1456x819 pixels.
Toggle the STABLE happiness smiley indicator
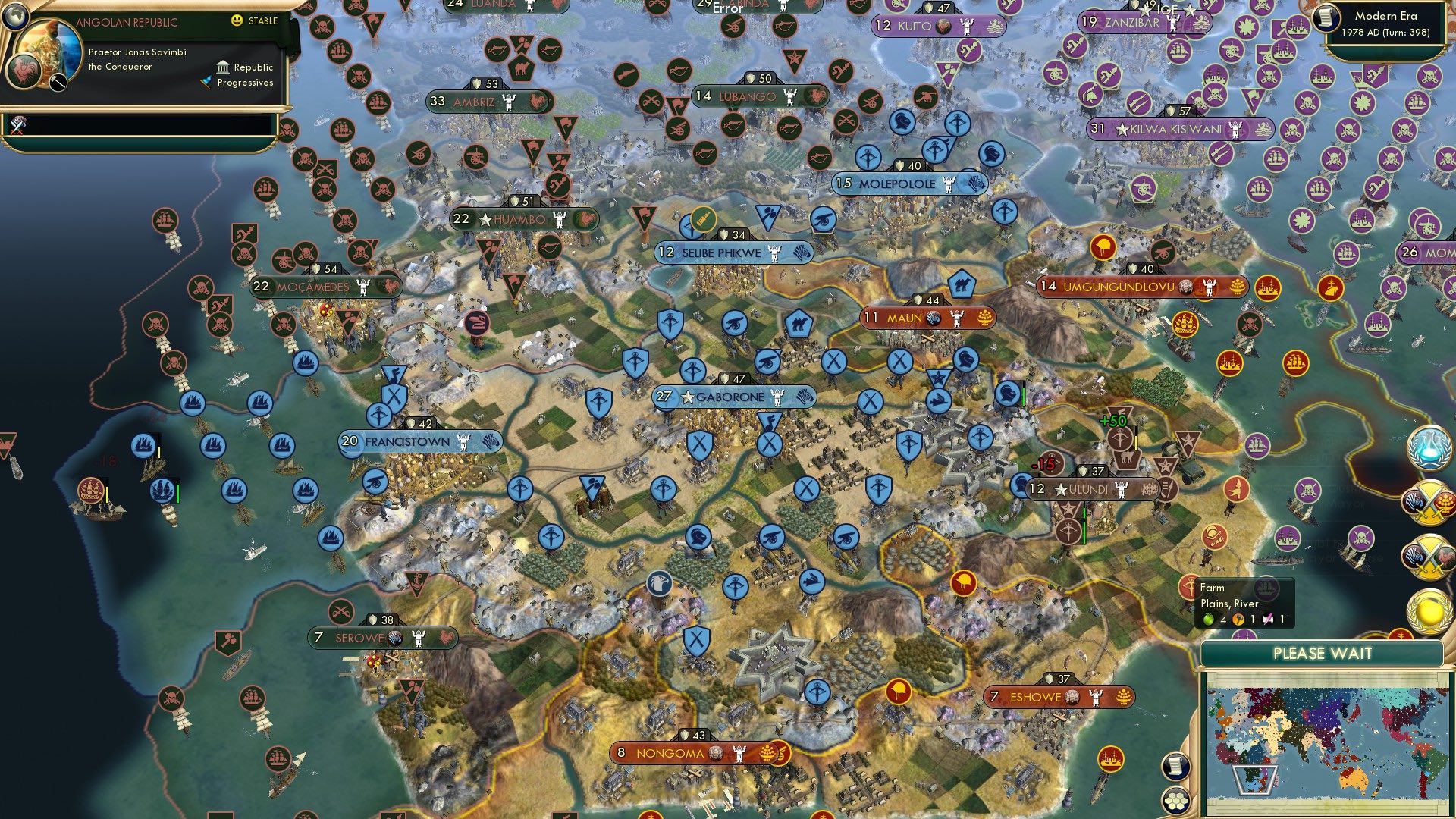239,22
